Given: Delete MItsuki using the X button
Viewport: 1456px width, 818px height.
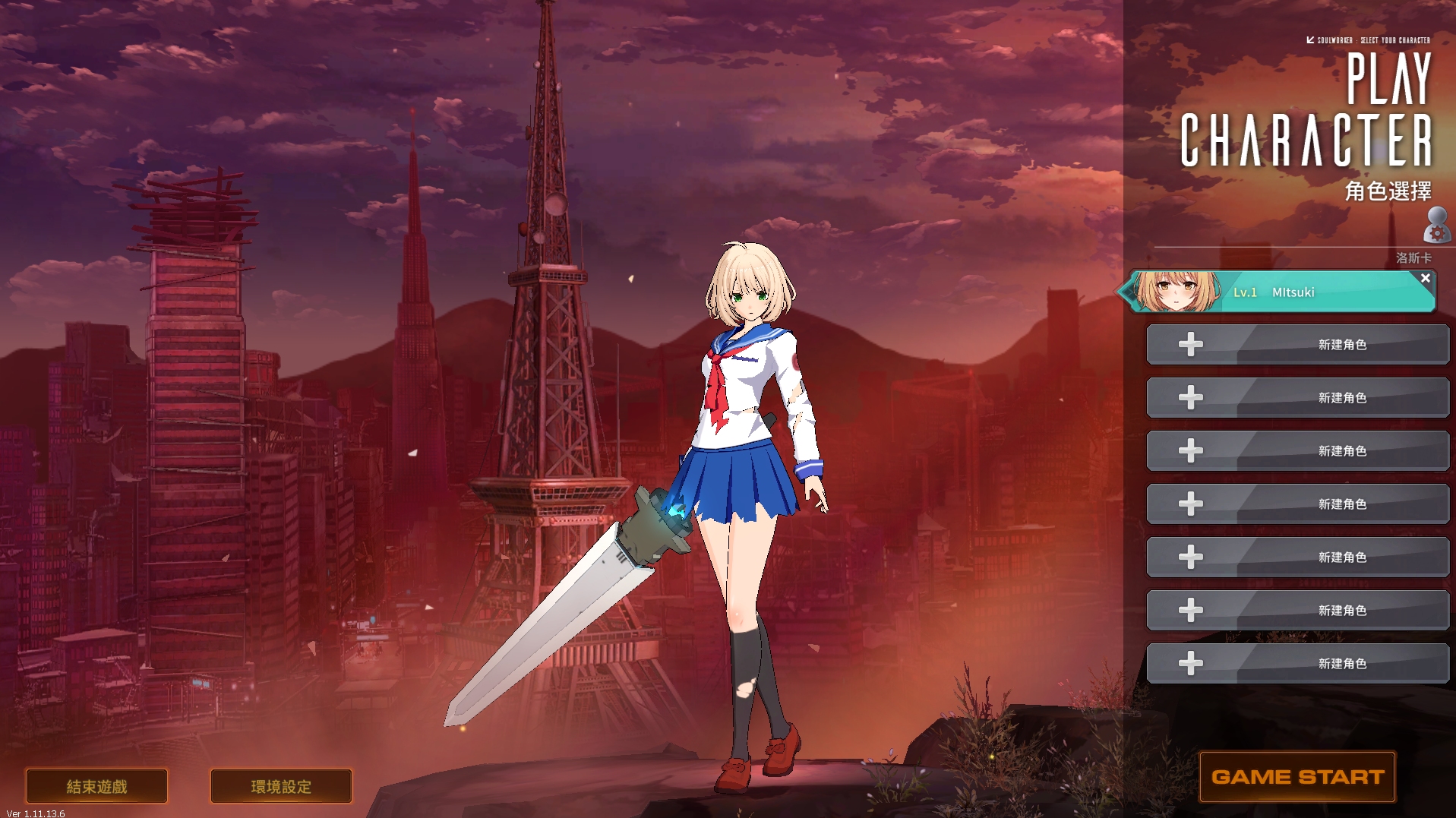Looking at the screenshot, I should coord(1425,279).
